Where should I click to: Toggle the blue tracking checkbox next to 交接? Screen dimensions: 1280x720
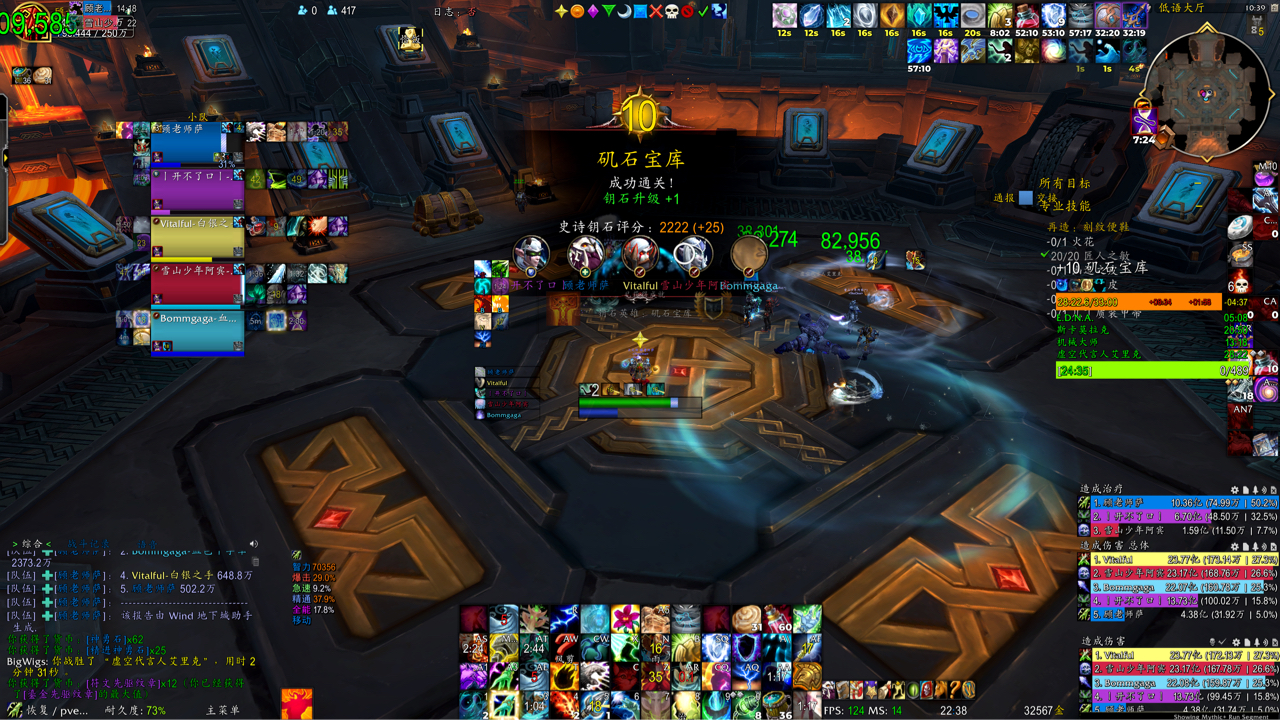click(1026, 198)
